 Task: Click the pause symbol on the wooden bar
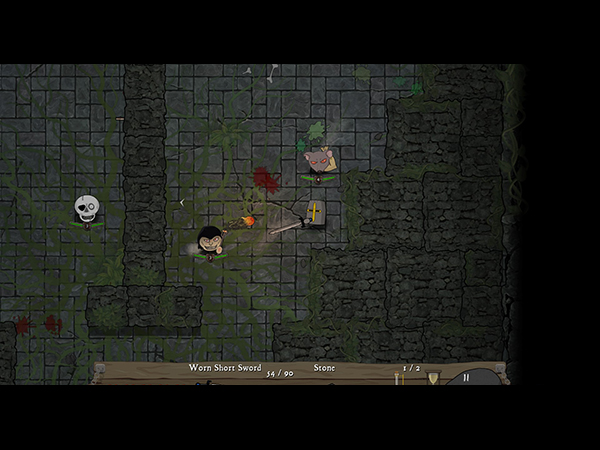pyautogui.click(x=466, y=378)
